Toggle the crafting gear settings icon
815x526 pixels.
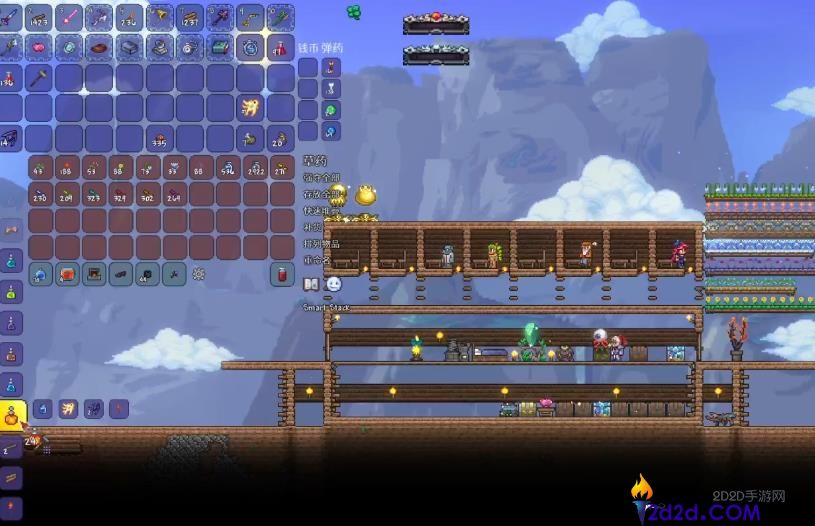(x=198, y=273)
